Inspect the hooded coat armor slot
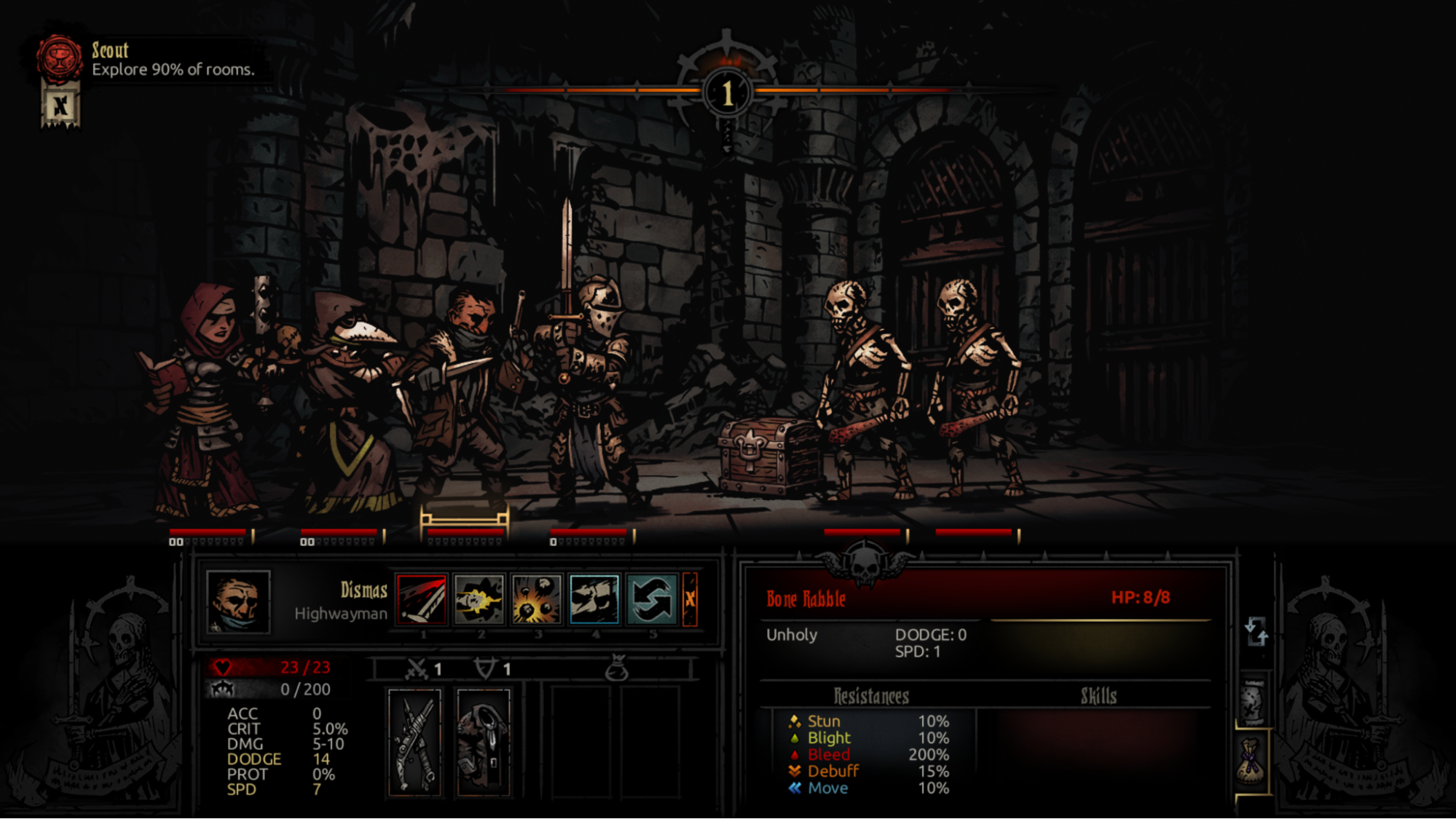Screen dimensions: 1456x819 pos(483,742)
